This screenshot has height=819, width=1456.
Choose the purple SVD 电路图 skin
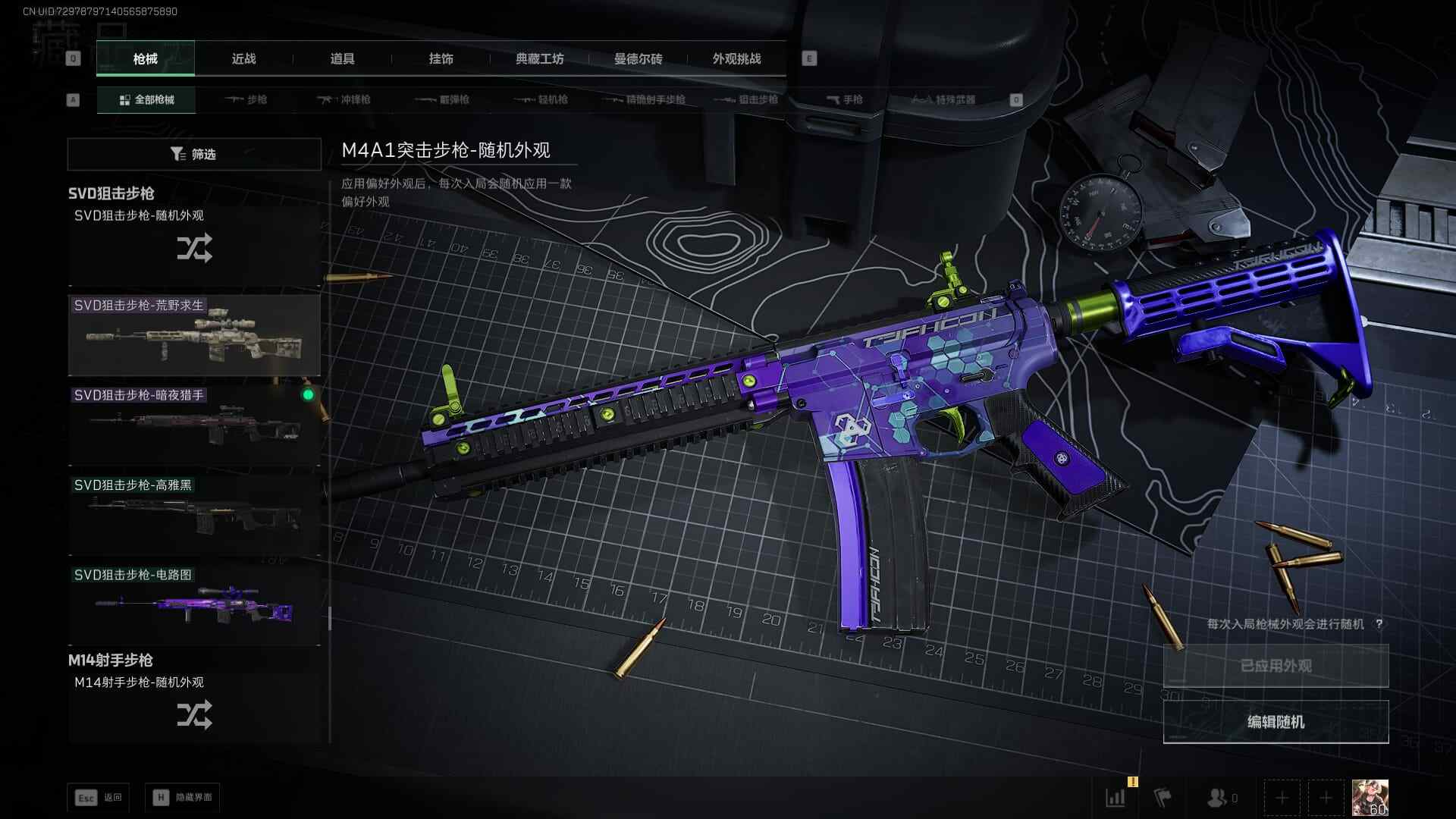coord(194,605)
